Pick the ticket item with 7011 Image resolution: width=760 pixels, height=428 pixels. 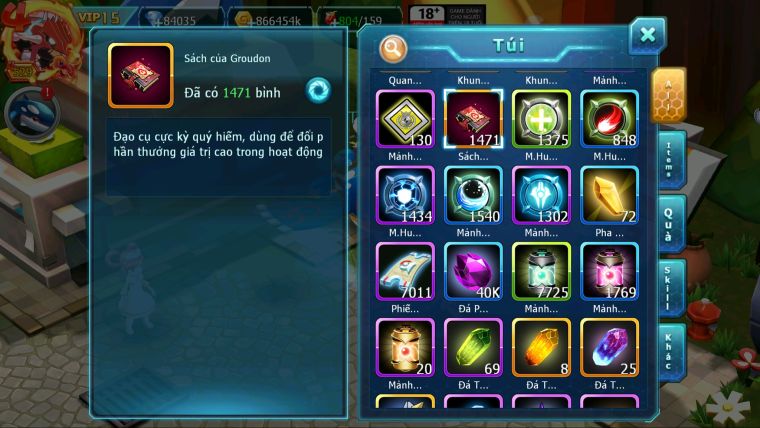[x=405, y=270]
